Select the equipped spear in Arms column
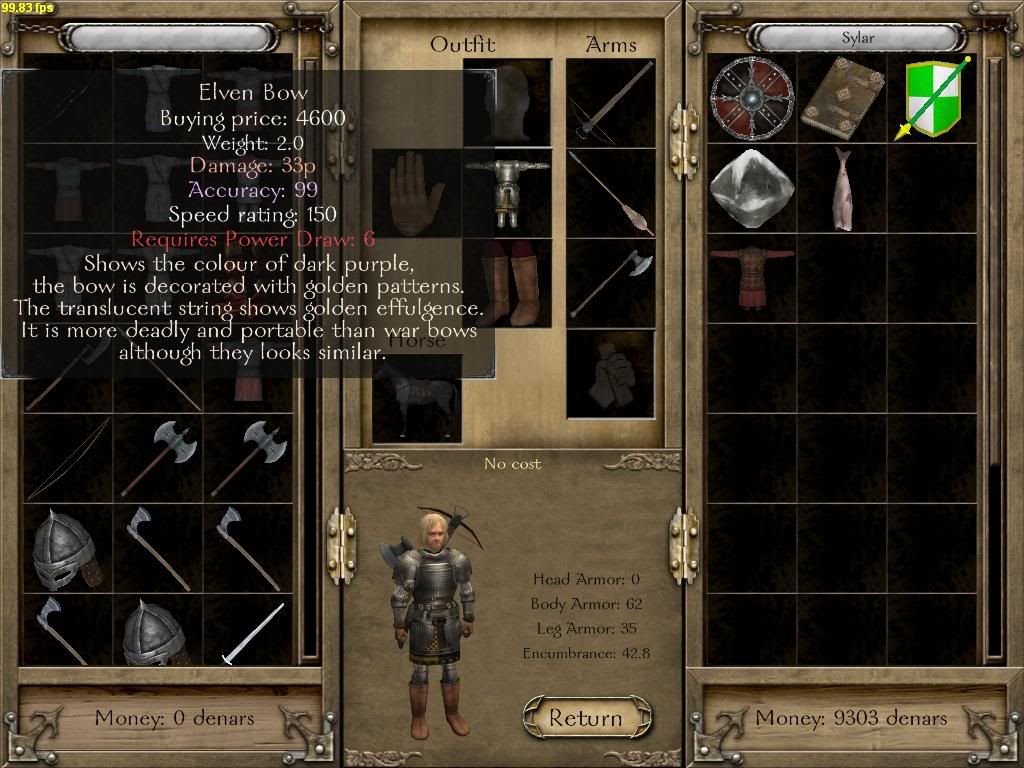1024x768 pixels. pos(610,193)
